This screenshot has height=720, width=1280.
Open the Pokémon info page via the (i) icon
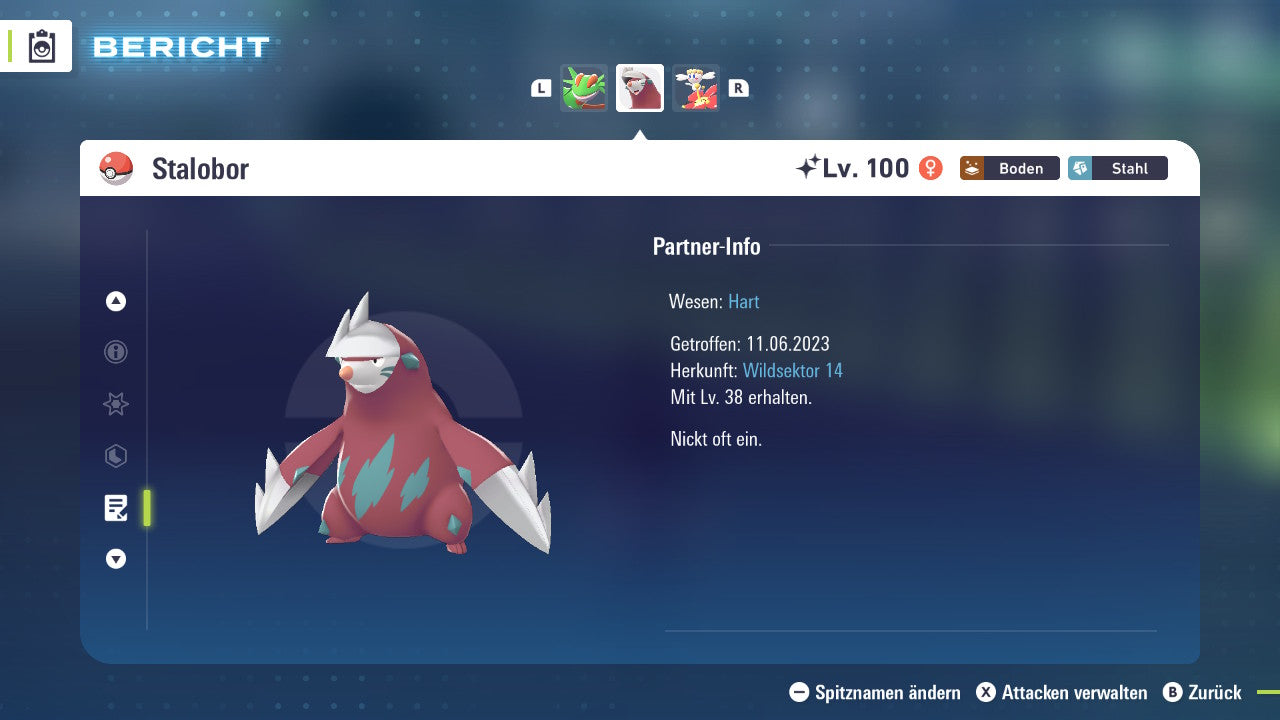point(115,352)
